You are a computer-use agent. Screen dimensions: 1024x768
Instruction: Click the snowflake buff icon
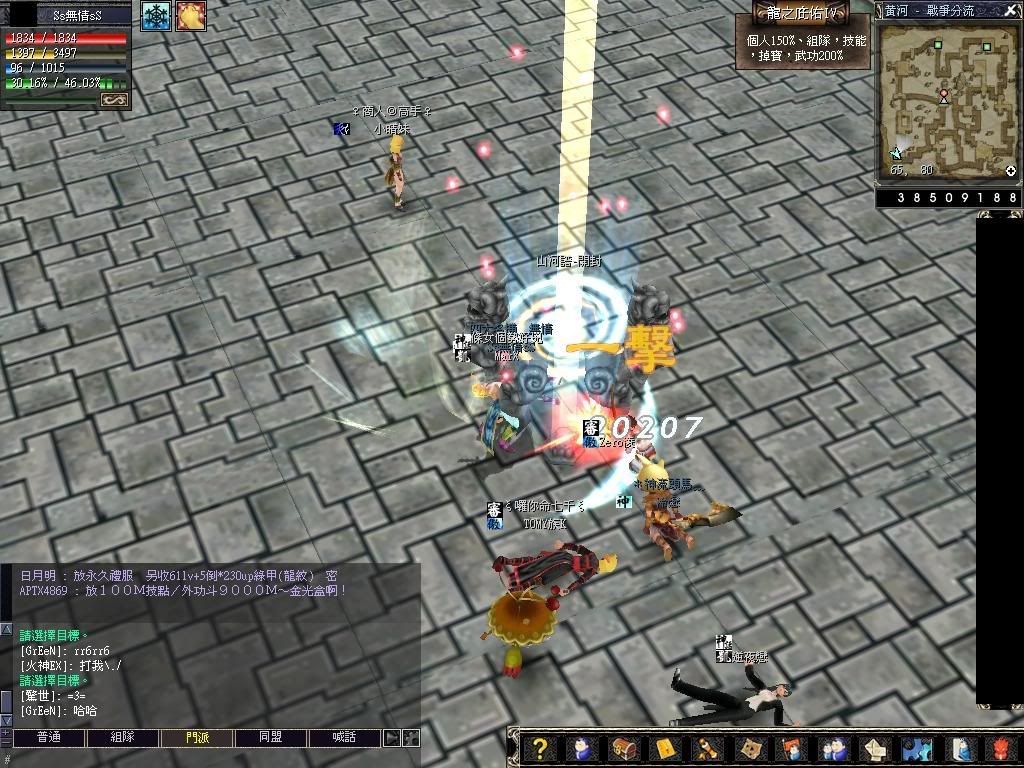tap(155, 15)
